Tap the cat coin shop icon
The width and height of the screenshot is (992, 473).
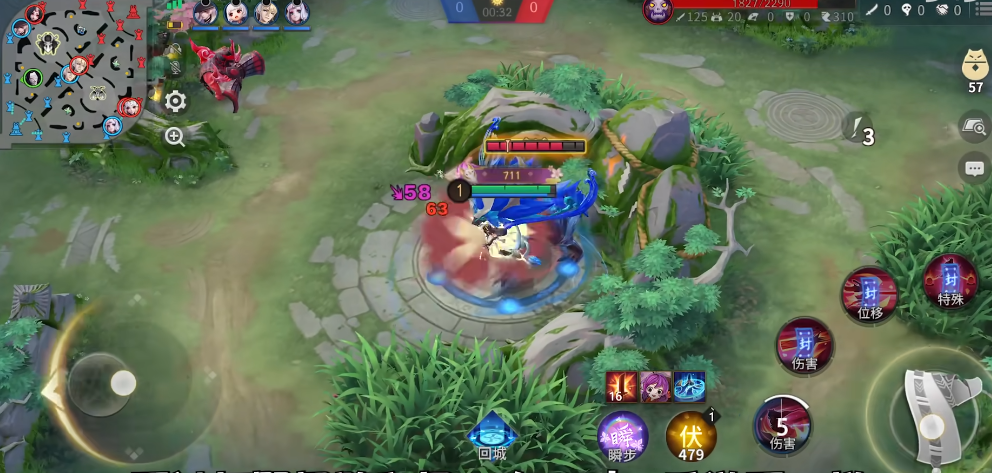975,67
